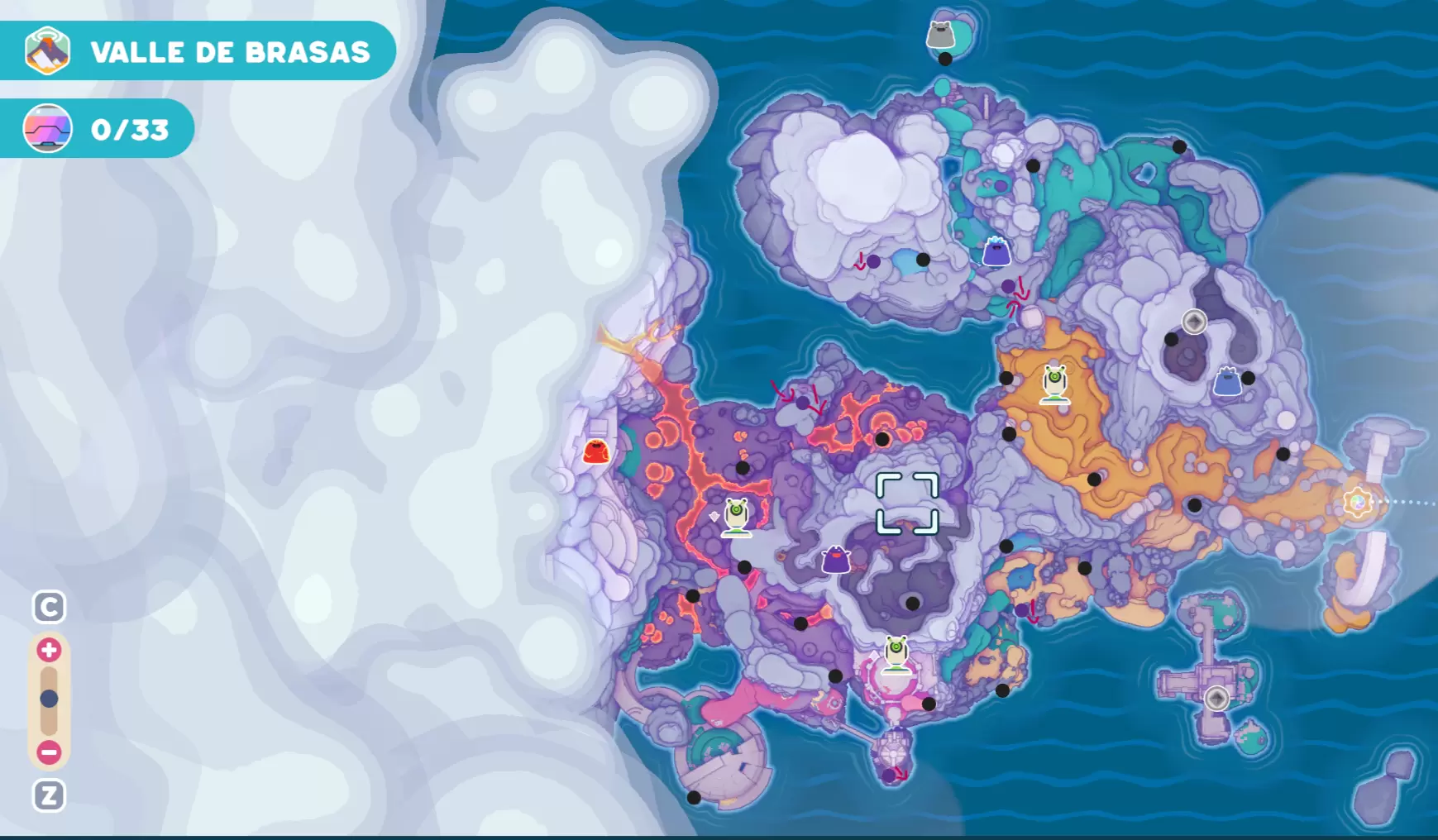The height and width of the screenshot is (840, 1438).
Task: Click the minus zoom-out button
Action: [49, 752]
